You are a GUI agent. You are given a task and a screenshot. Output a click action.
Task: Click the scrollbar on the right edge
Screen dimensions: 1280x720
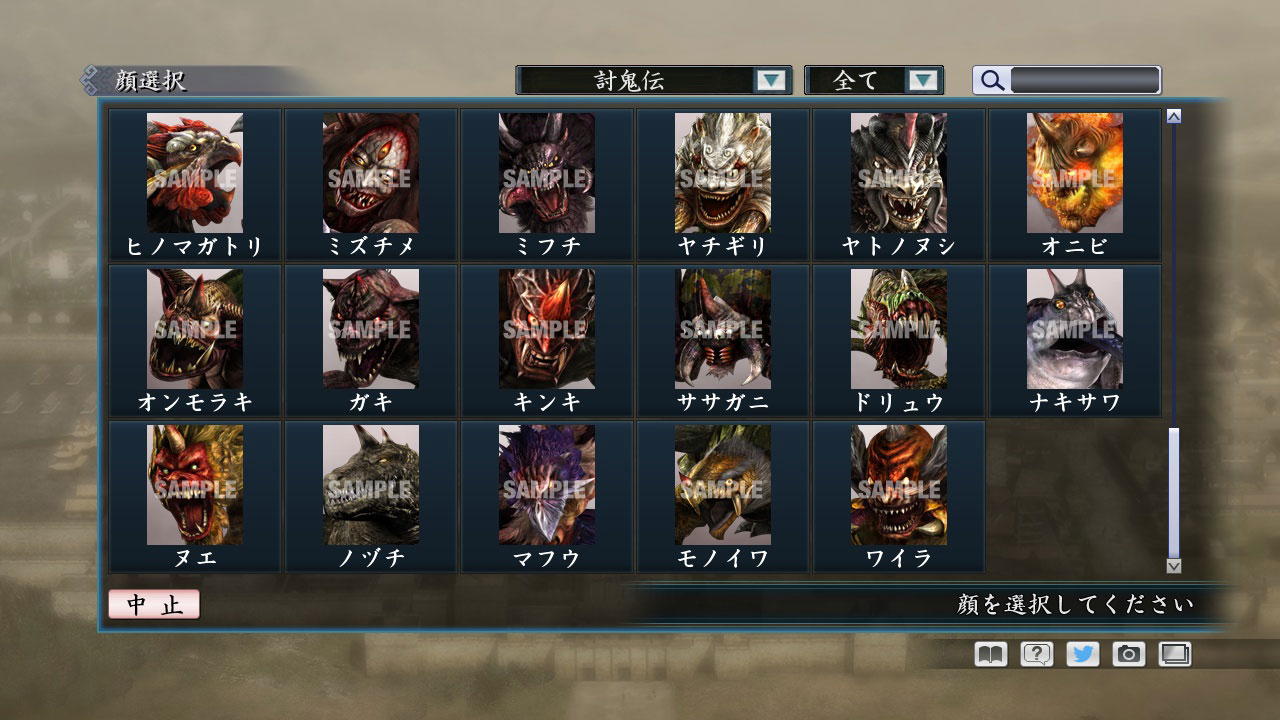click(x=1172, y=490)
